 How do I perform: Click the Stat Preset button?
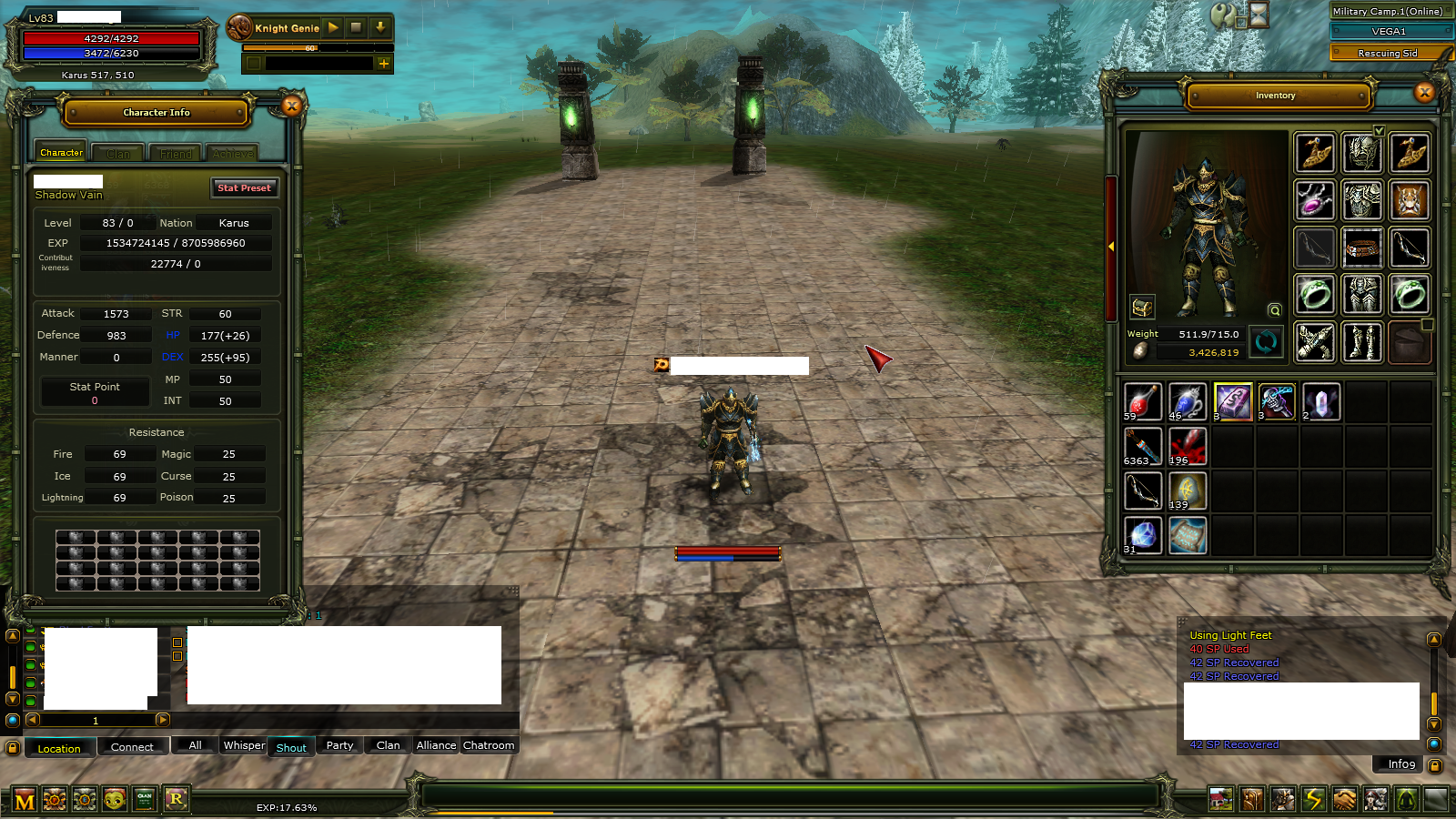(244, 187)
